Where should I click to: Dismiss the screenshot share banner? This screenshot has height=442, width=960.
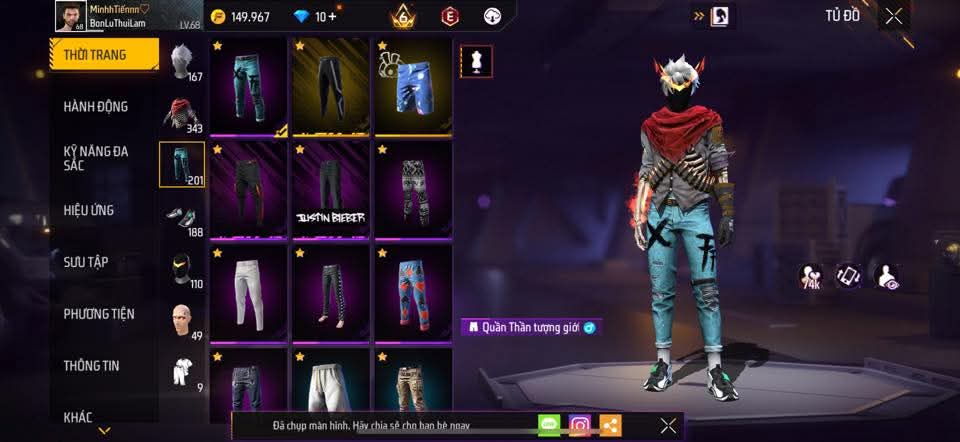coord(668,425)
